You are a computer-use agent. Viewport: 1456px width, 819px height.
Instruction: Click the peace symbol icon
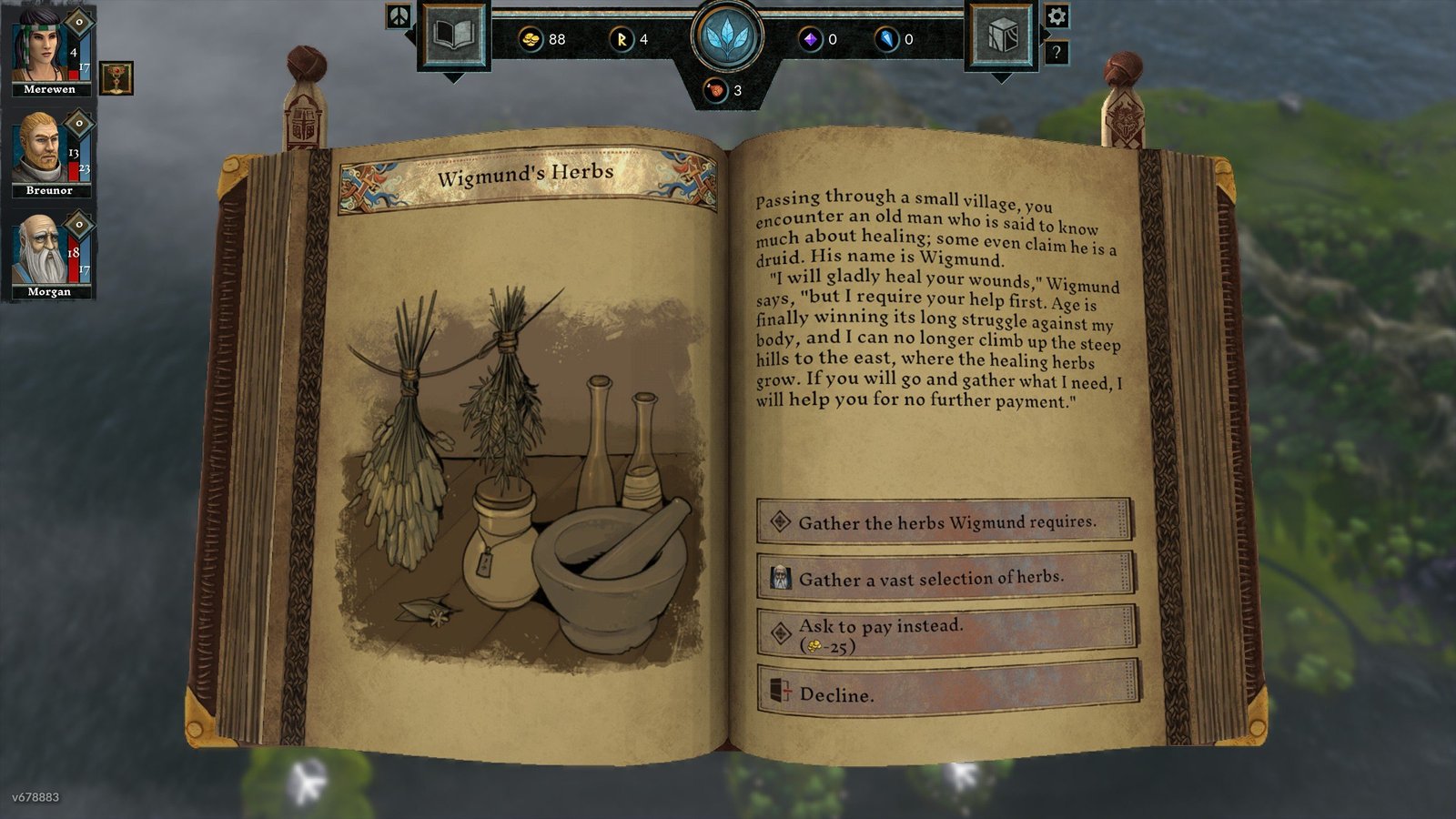(x=399, y=16)
